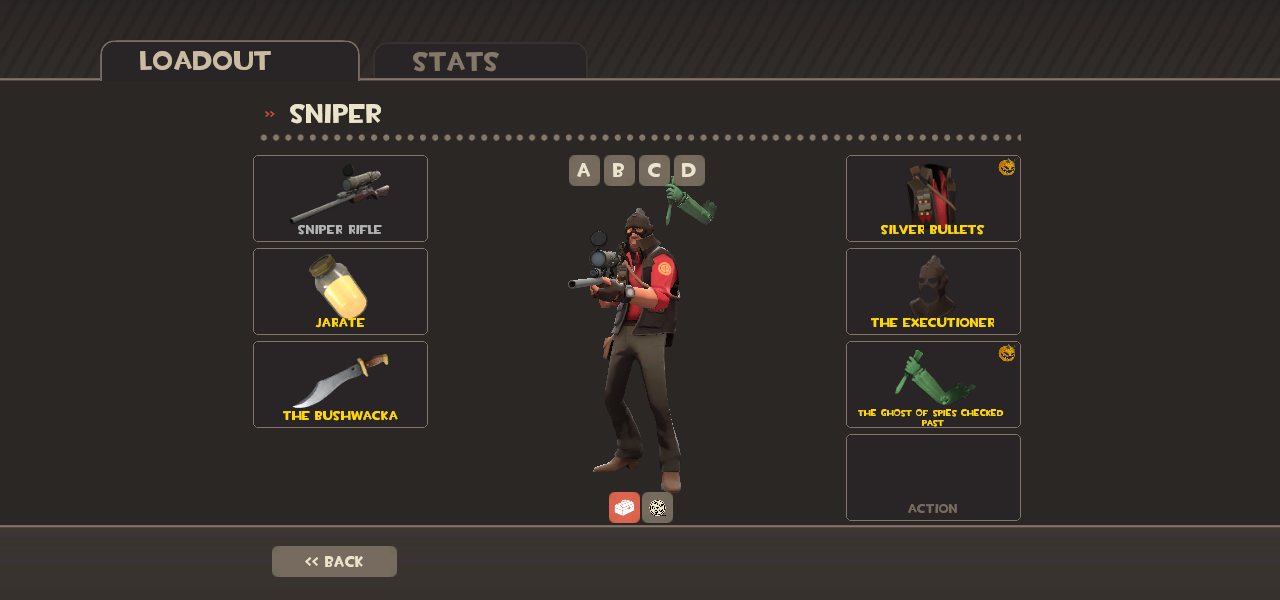Select the Loadout tab
Viewport: 1280px width, 600px height.
click(229, 61)
